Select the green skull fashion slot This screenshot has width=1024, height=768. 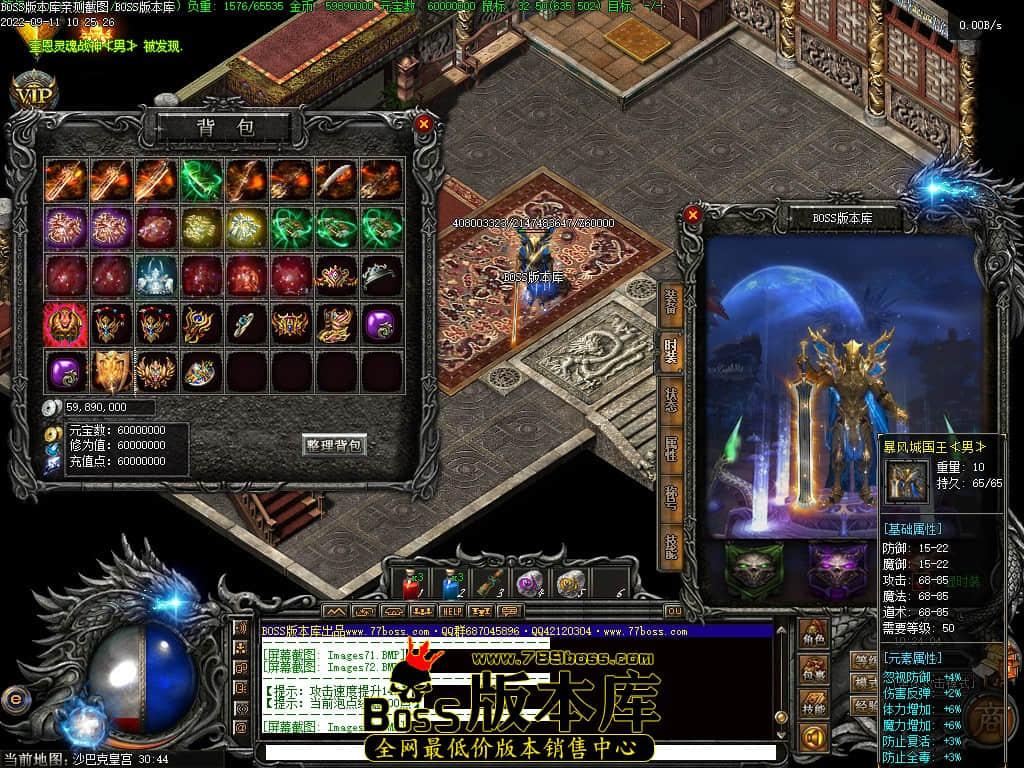(x=754, y=571)
